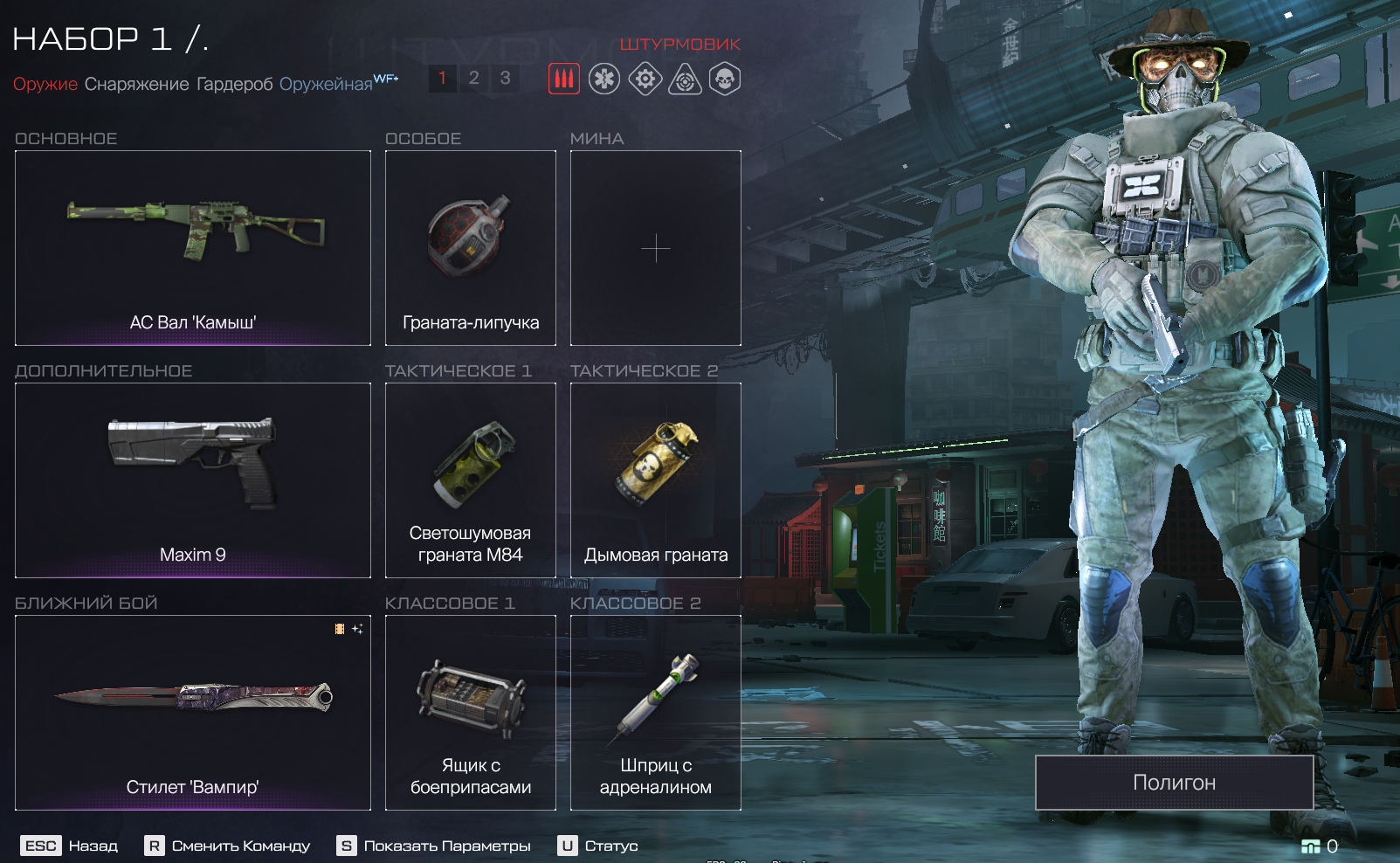Enter the Полигон shooting range
The height and width of the screenshot is (863, 1400).
[1175, 783]
